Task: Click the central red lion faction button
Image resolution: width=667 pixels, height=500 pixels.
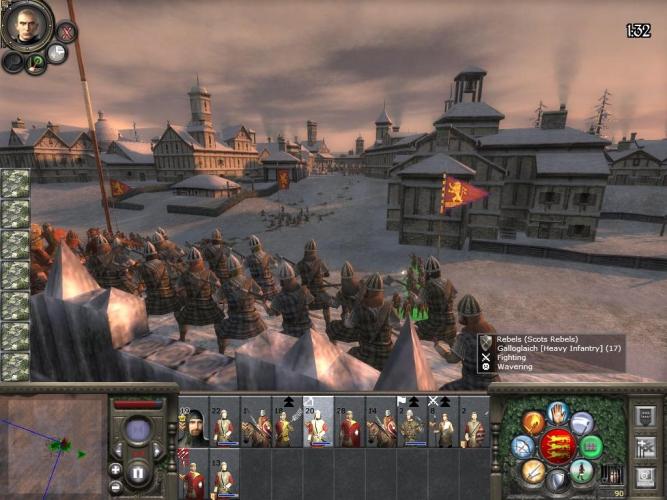Action: coord(558,446)
